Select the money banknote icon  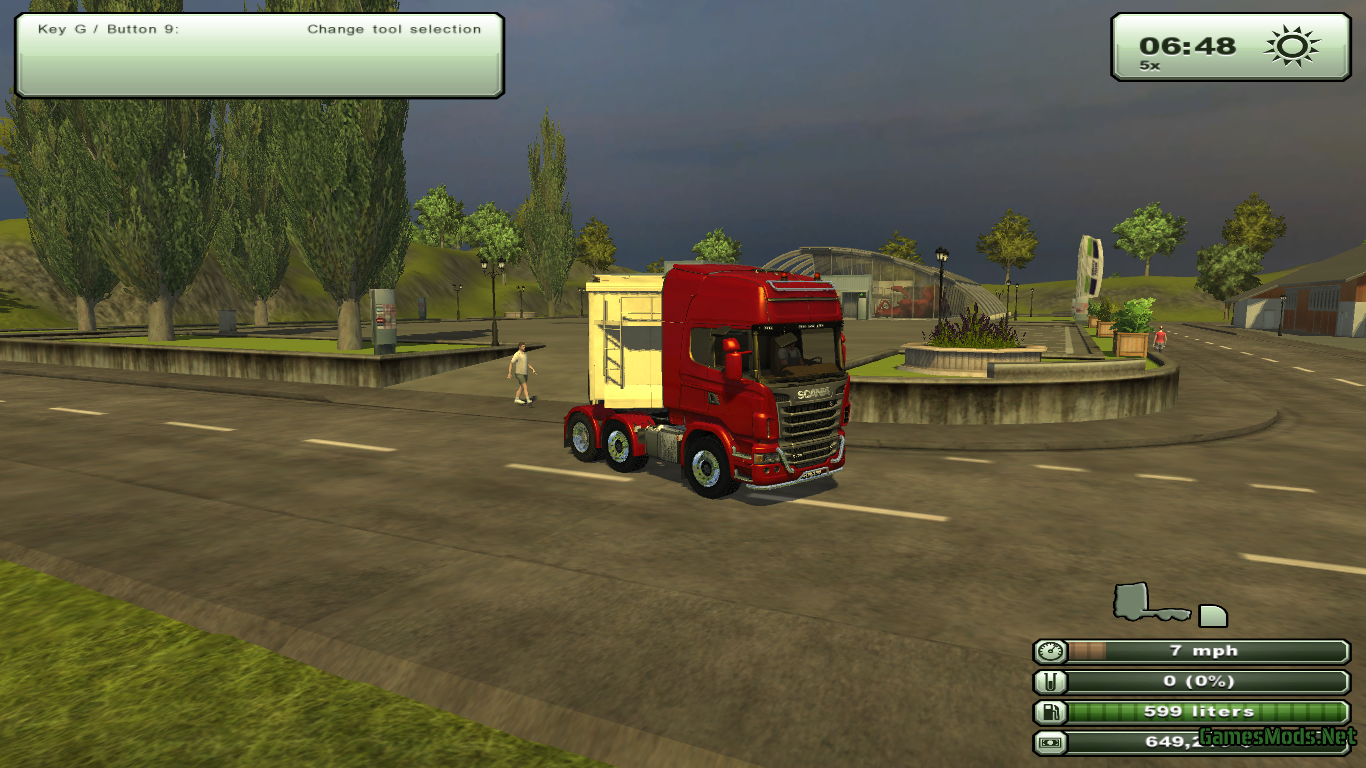point(1050,743)
